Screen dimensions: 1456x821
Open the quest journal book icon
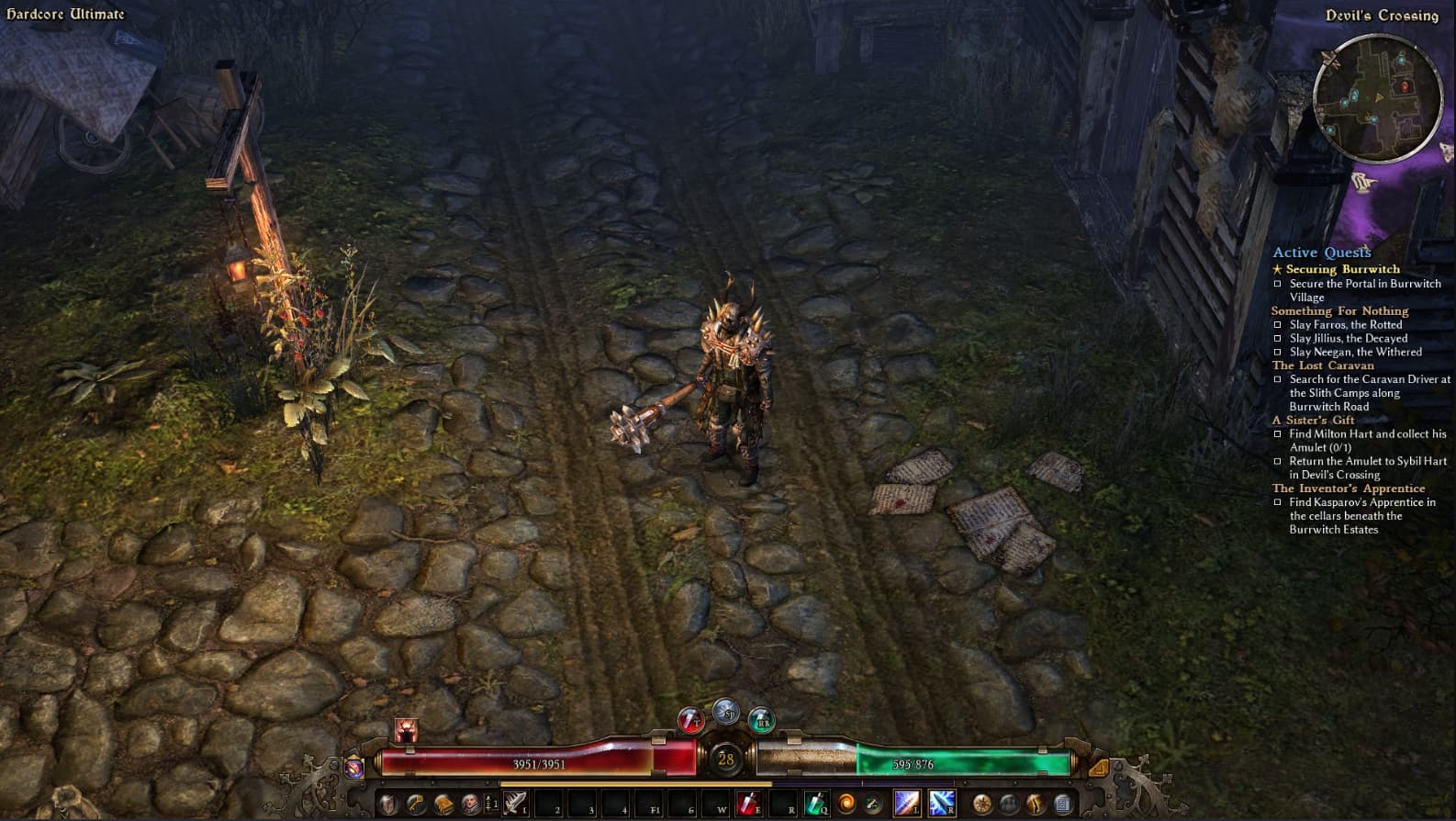(x=443, y=804)
